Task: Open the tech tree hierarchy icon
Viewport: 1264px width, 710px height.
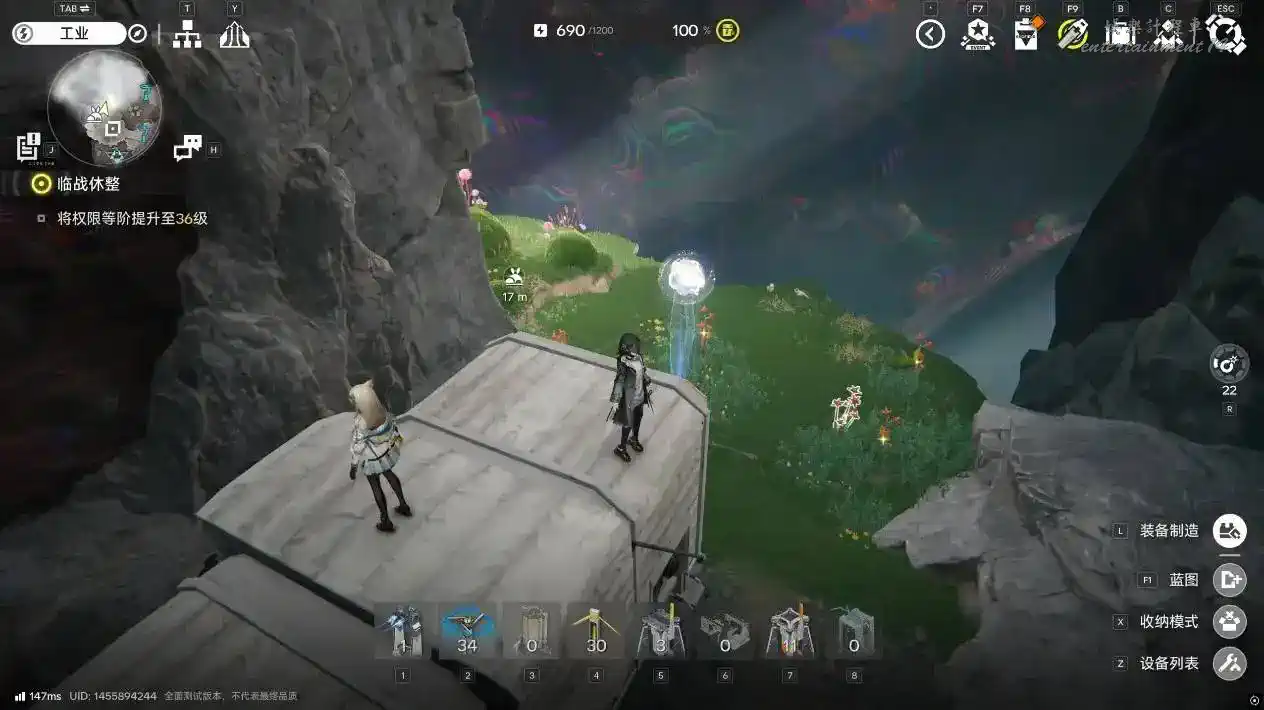Action: pyautogui.click(x=186, y=35)
